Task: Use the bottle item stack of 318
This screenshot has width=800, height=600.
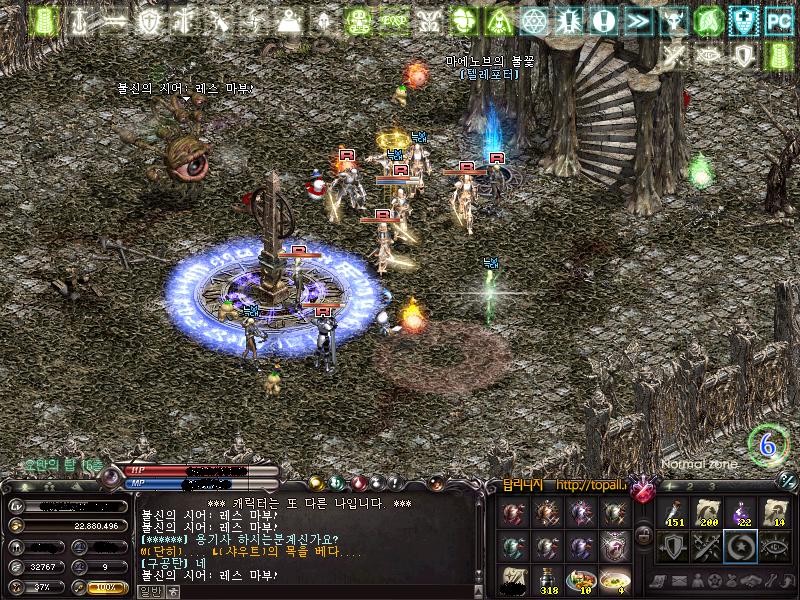Action: (548, 579)
